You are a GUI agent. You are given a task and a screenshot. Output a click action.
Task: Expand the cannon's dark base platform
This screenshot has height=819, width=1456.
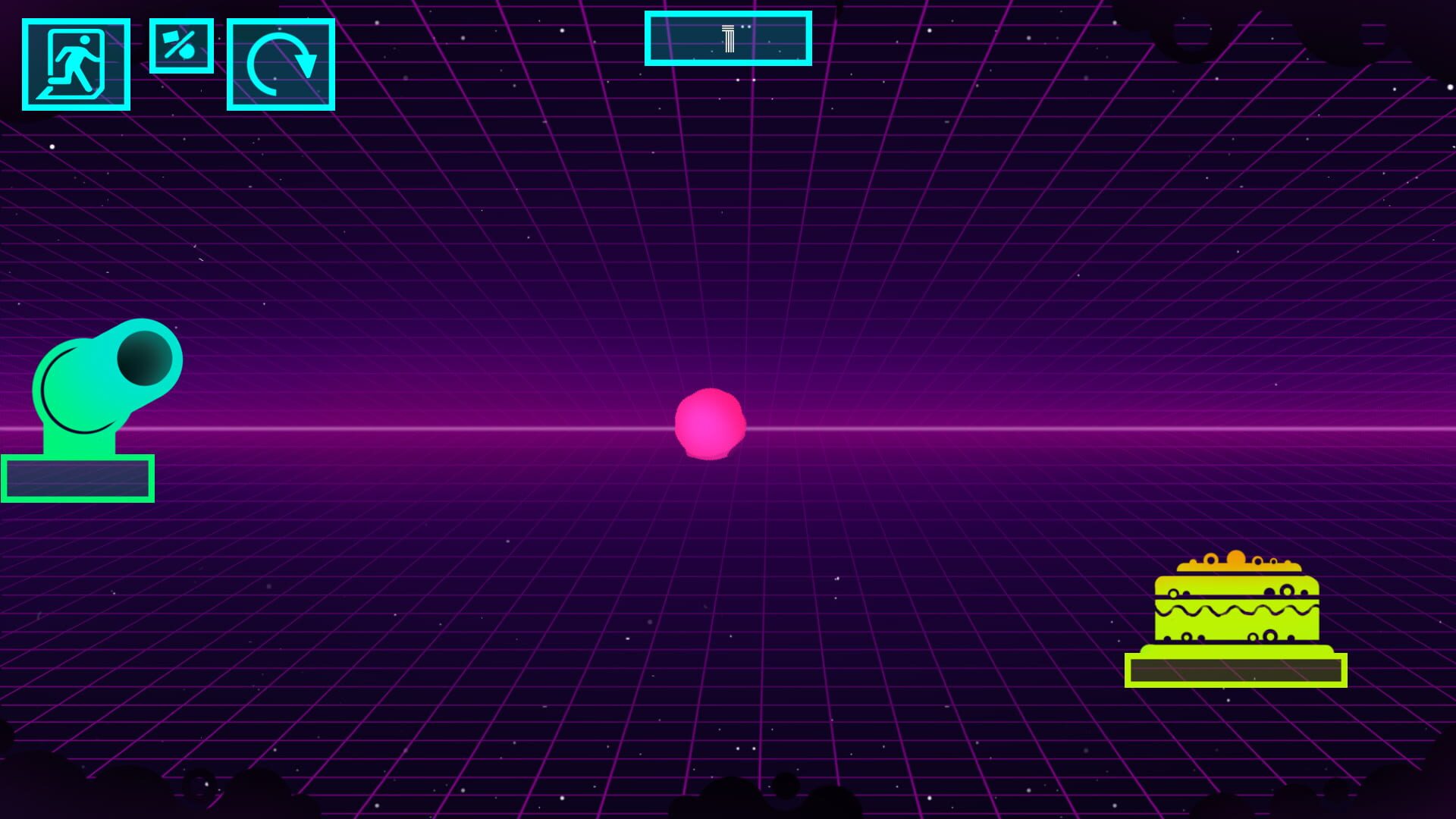77,478
